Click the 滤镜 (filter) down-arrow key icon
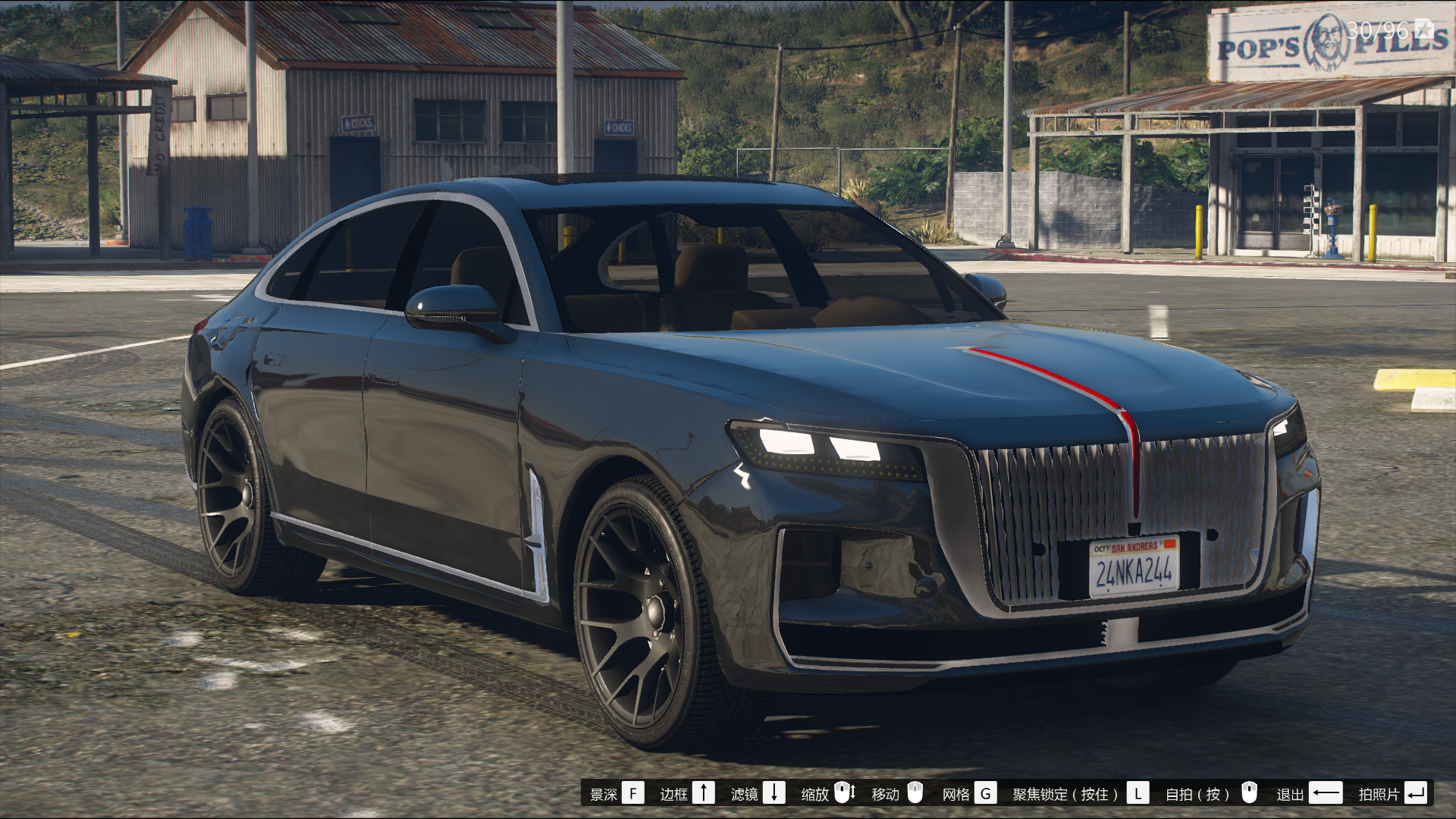 click(774, 793)
